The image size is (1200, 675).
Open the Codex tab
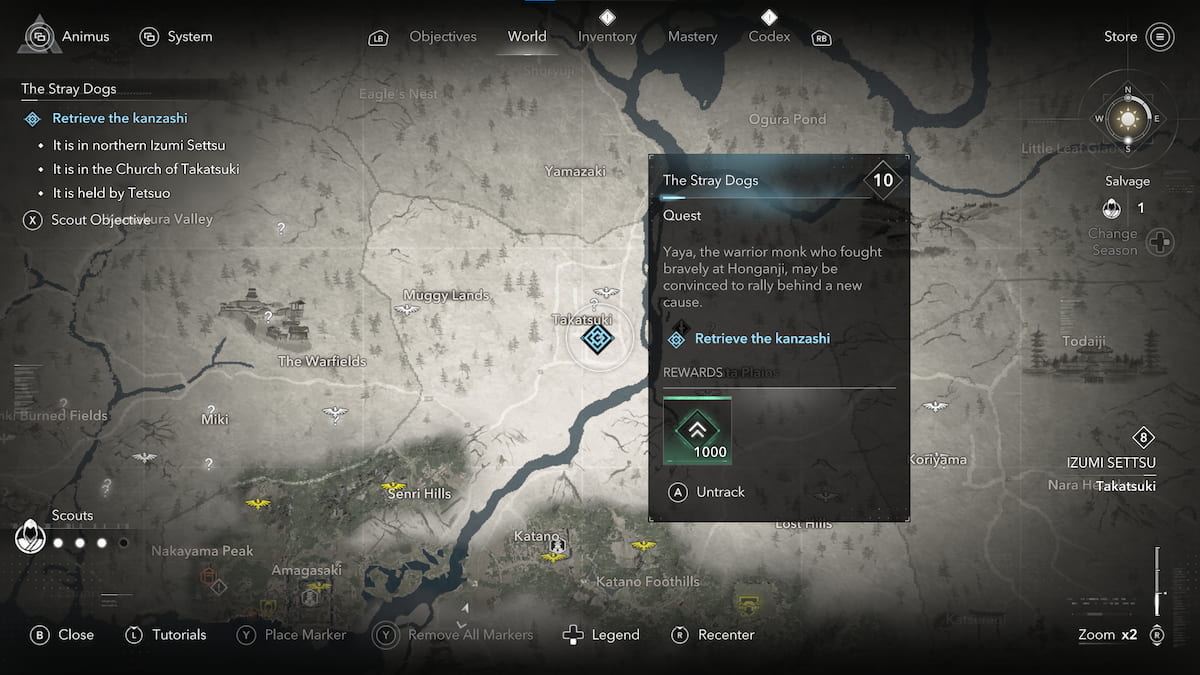coord(769,37)
